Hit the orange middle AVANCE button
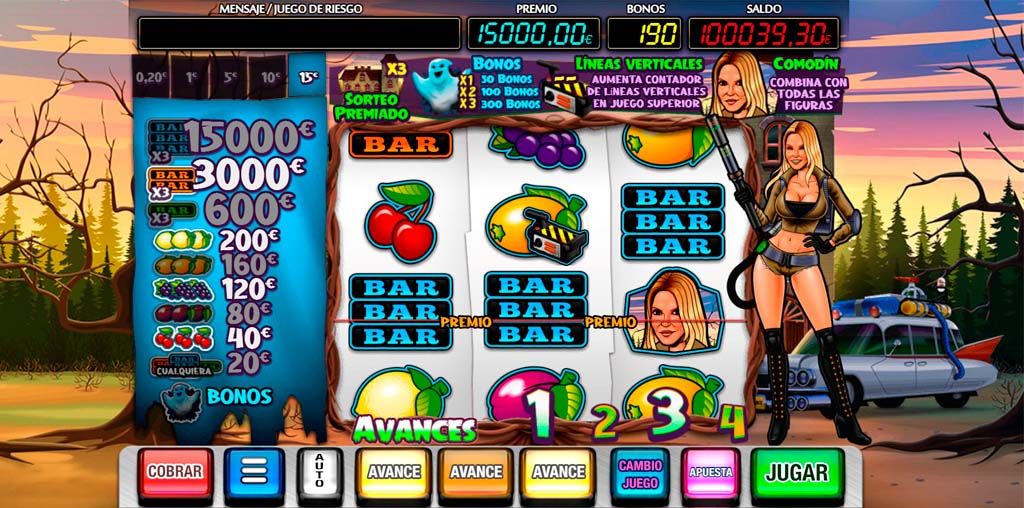The height and width of the screenshot is (508, 1024). (475, 472)
